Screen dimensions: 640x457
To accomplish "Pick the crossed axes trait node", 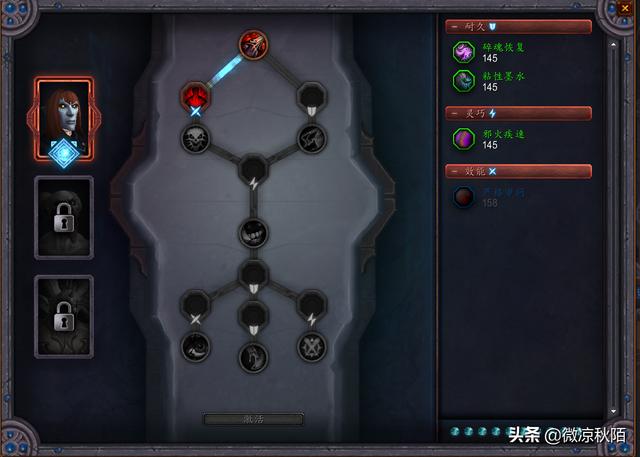I will tap(311, 346).
